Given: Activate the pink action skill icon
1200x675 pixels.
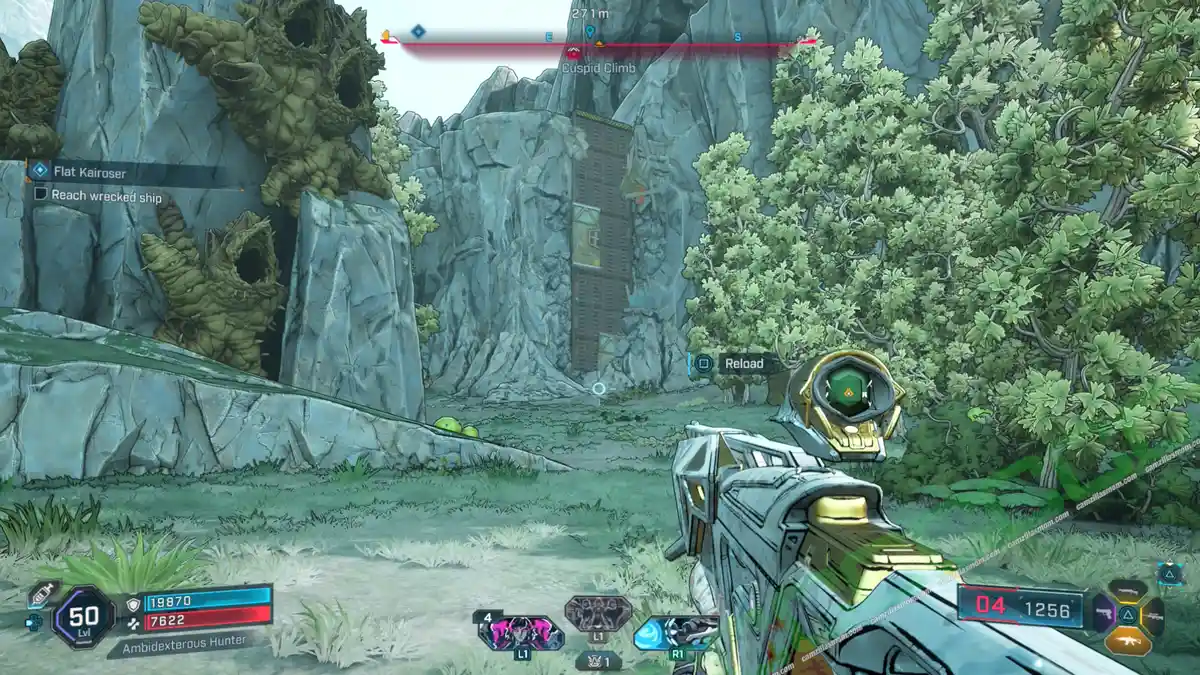Looking at the screenshot, I should click(x=520, y=633).
